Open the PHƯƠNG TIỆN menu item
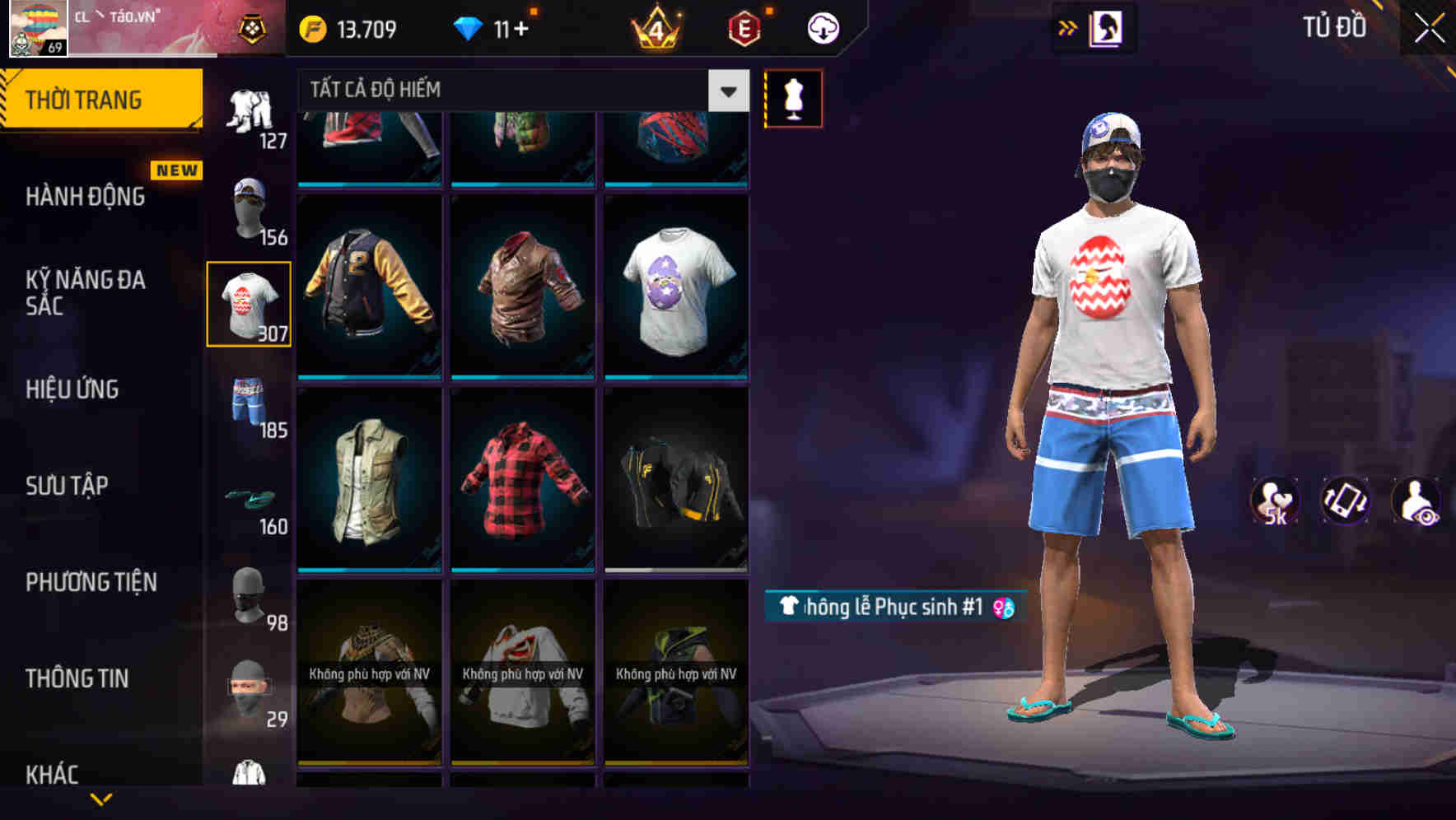 [x=91, y=582]
